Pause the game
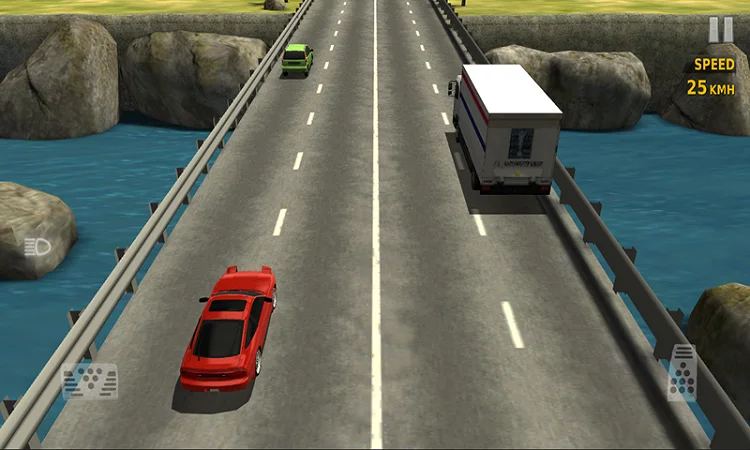This screenshot has height=450, width=750. [720, 30]
